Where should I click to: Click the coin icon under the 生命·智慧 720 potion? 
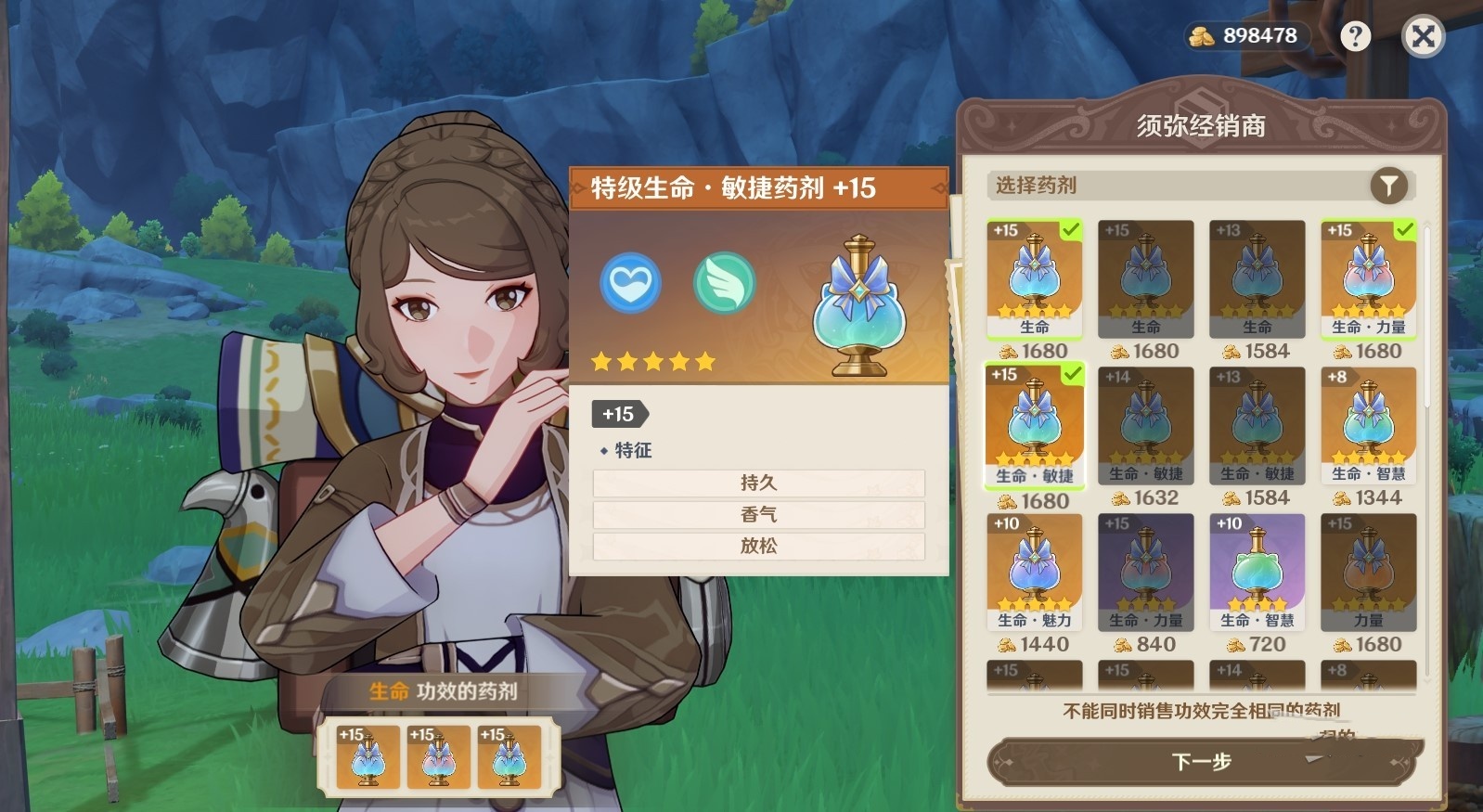pyautogui.click(x=1234, y=643)
